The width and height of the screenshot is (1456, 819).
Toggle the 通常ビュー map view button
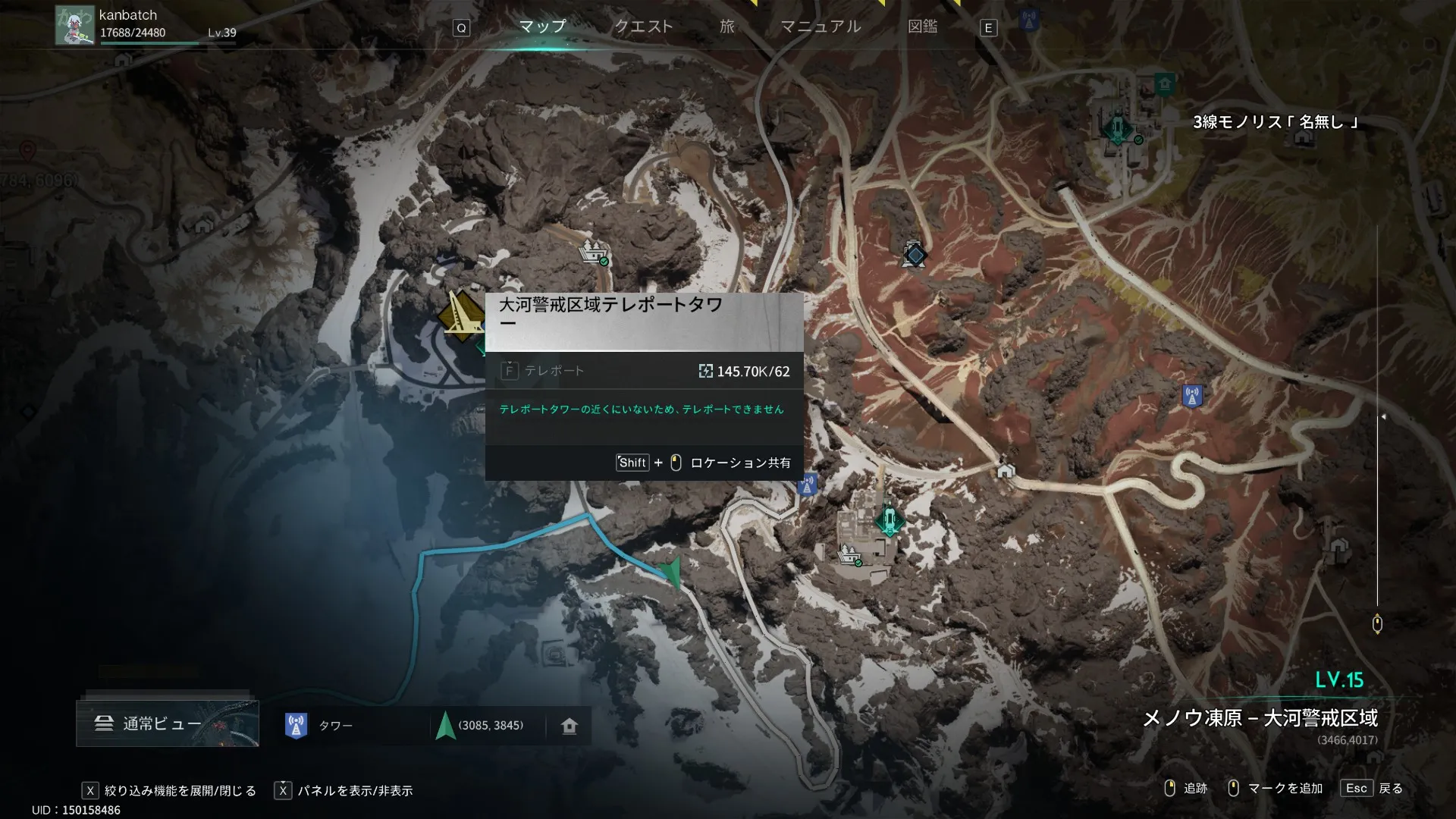168,723
